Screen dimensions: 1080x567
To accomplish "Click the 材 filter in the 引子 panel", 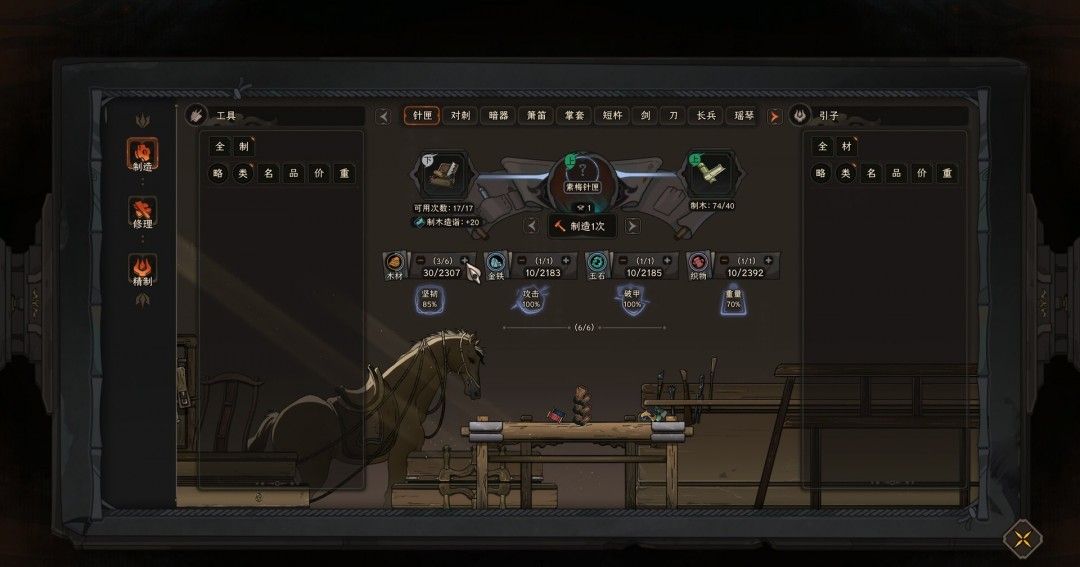I will 846,147.
